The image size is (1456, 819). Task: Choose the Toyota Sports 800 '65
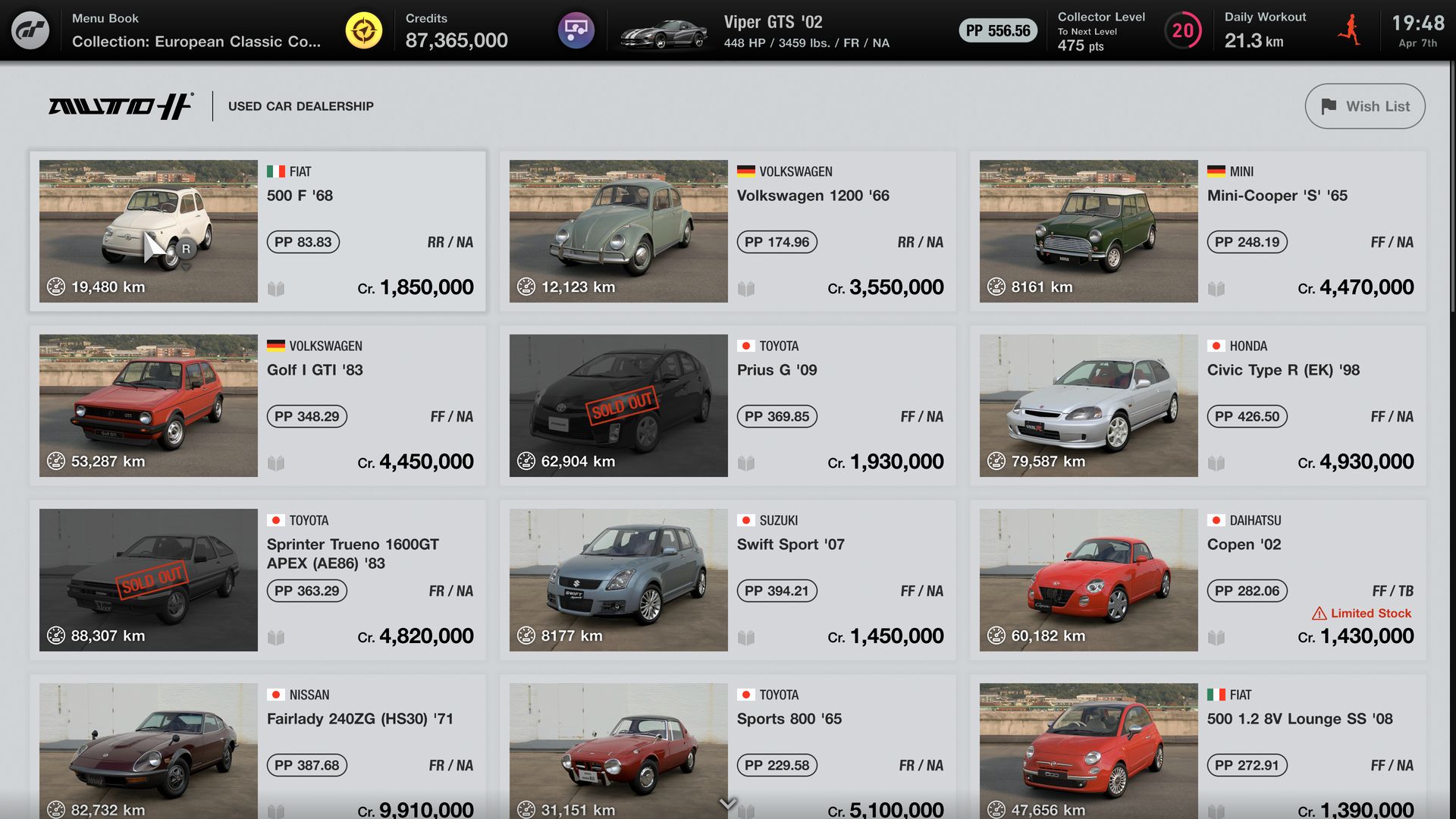point(728,749)
